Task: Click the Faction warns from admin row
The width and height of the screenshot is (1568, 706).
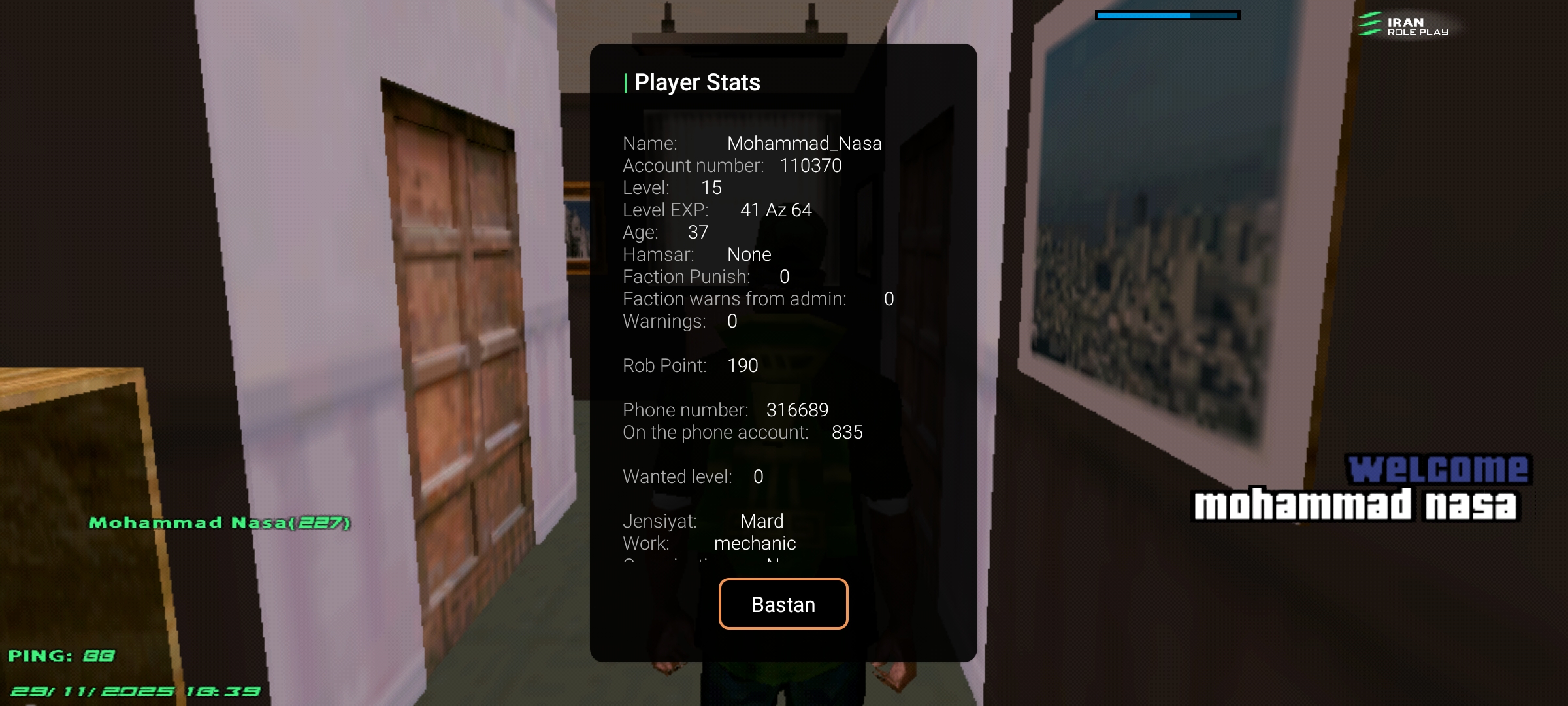Action: coord(755,299)
